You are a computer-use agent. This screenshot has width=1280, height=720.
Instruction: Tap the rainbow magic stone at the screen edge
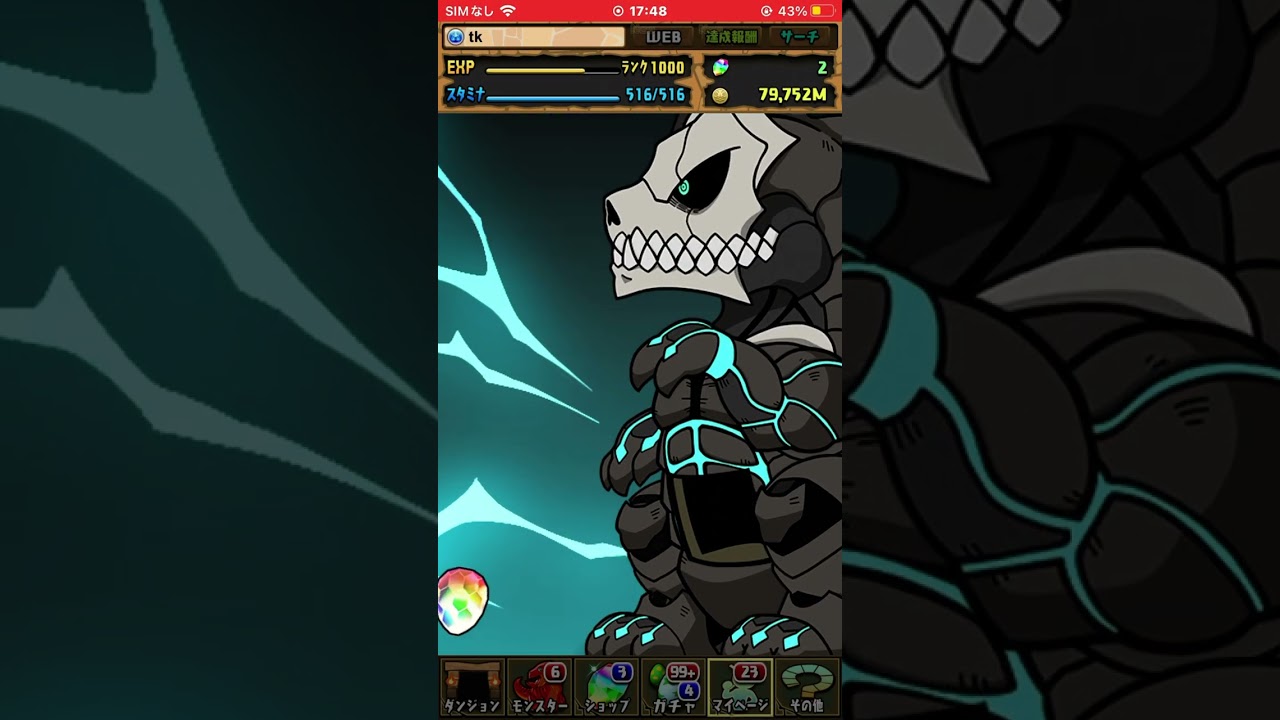coord(462,601)
